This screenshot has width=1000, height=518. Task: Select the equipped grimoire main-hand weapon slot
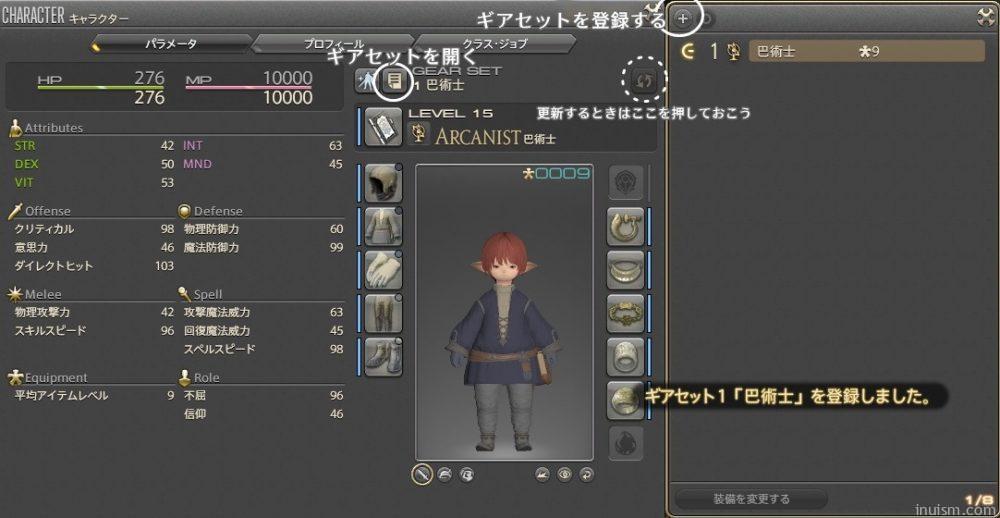pyautogui.click(x=382, y=128)
